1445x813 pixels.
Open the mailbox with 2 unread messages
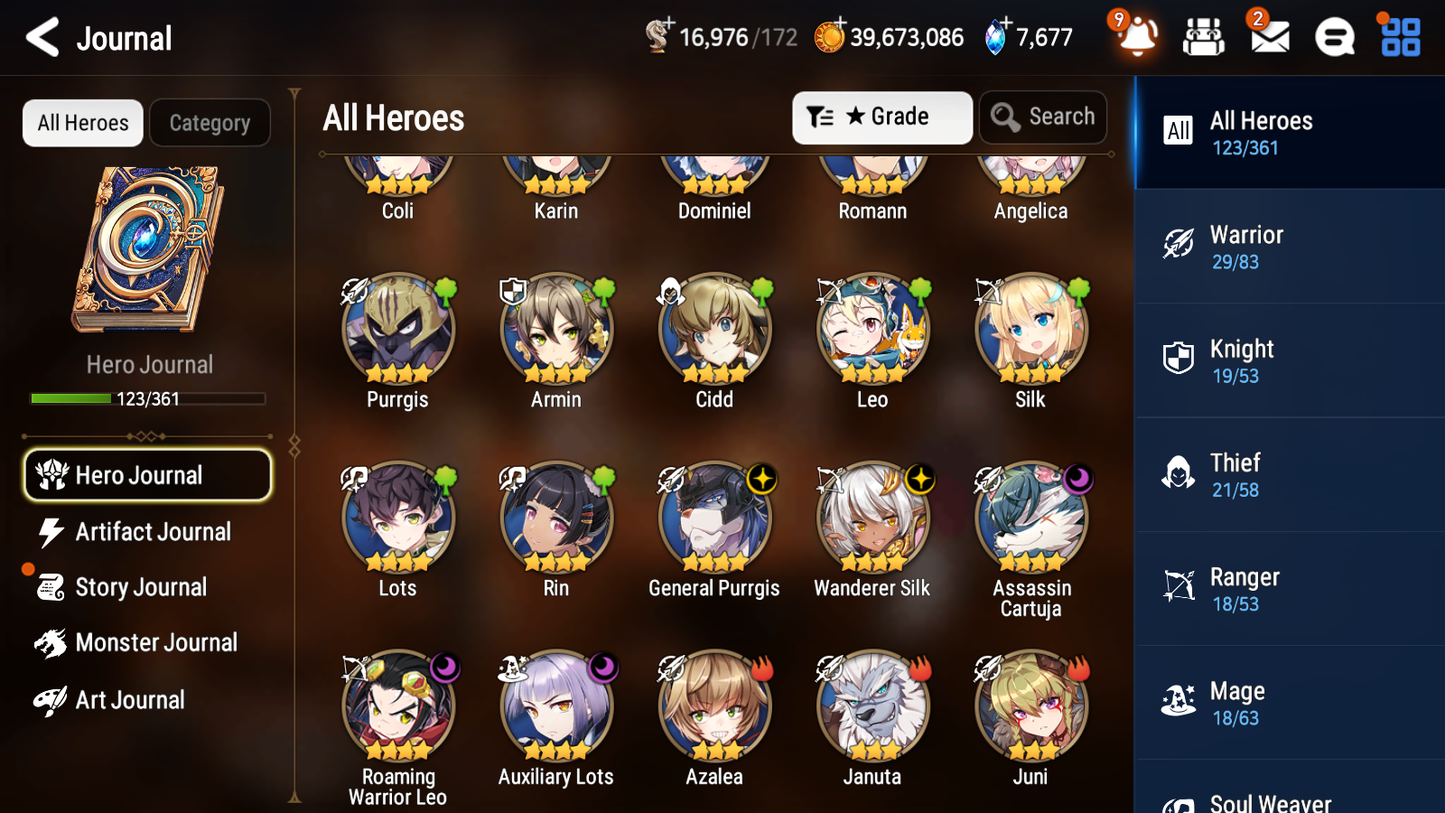1269,36
